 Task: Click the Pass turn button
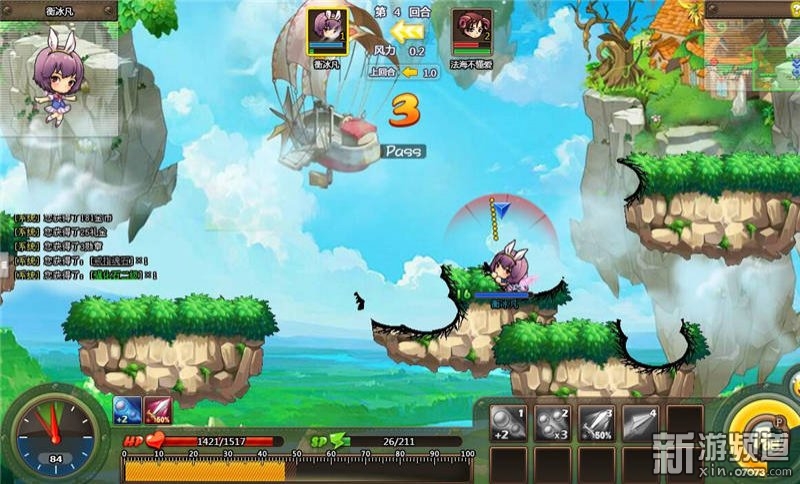pyautogui.click(x=403, y=151)
